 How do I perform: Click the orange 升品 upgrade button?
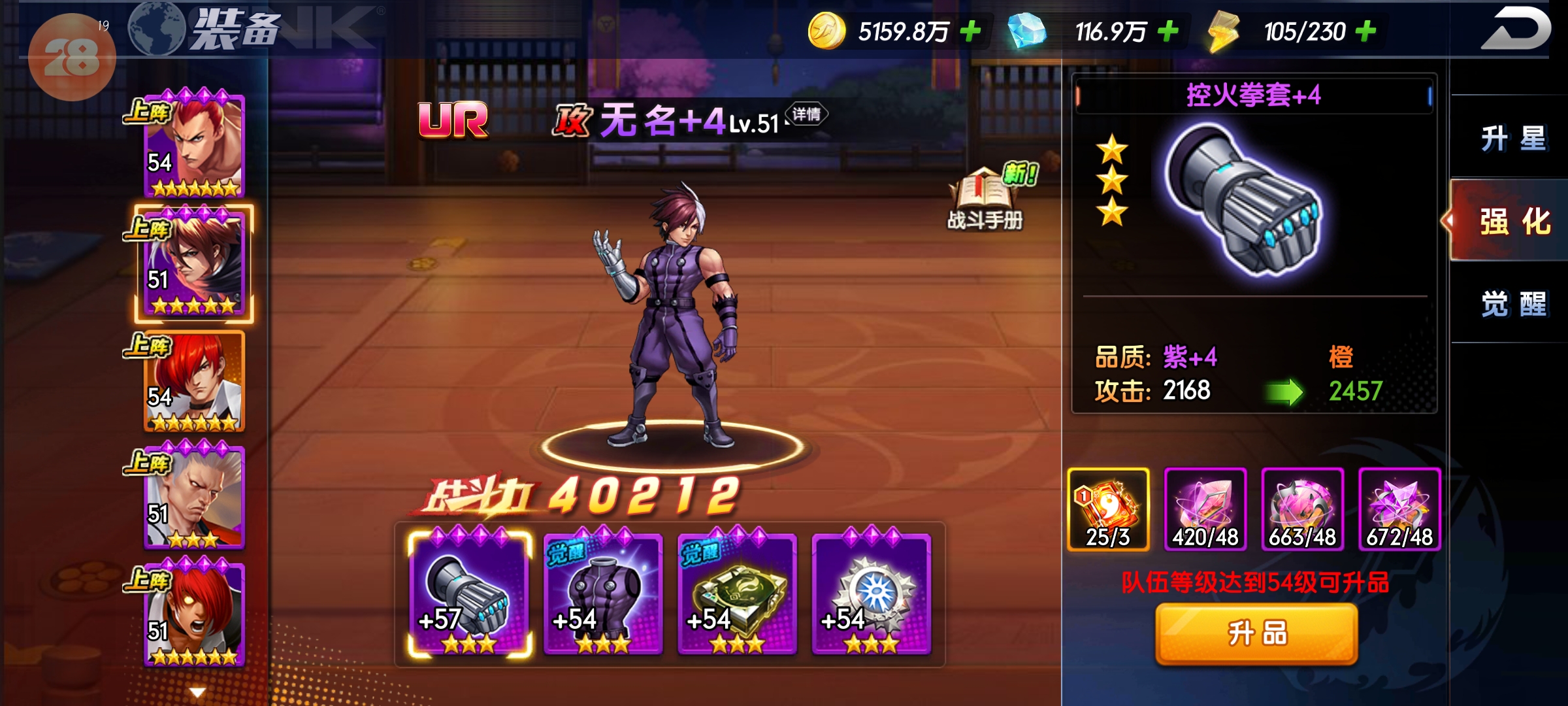tap(1256, 633)
